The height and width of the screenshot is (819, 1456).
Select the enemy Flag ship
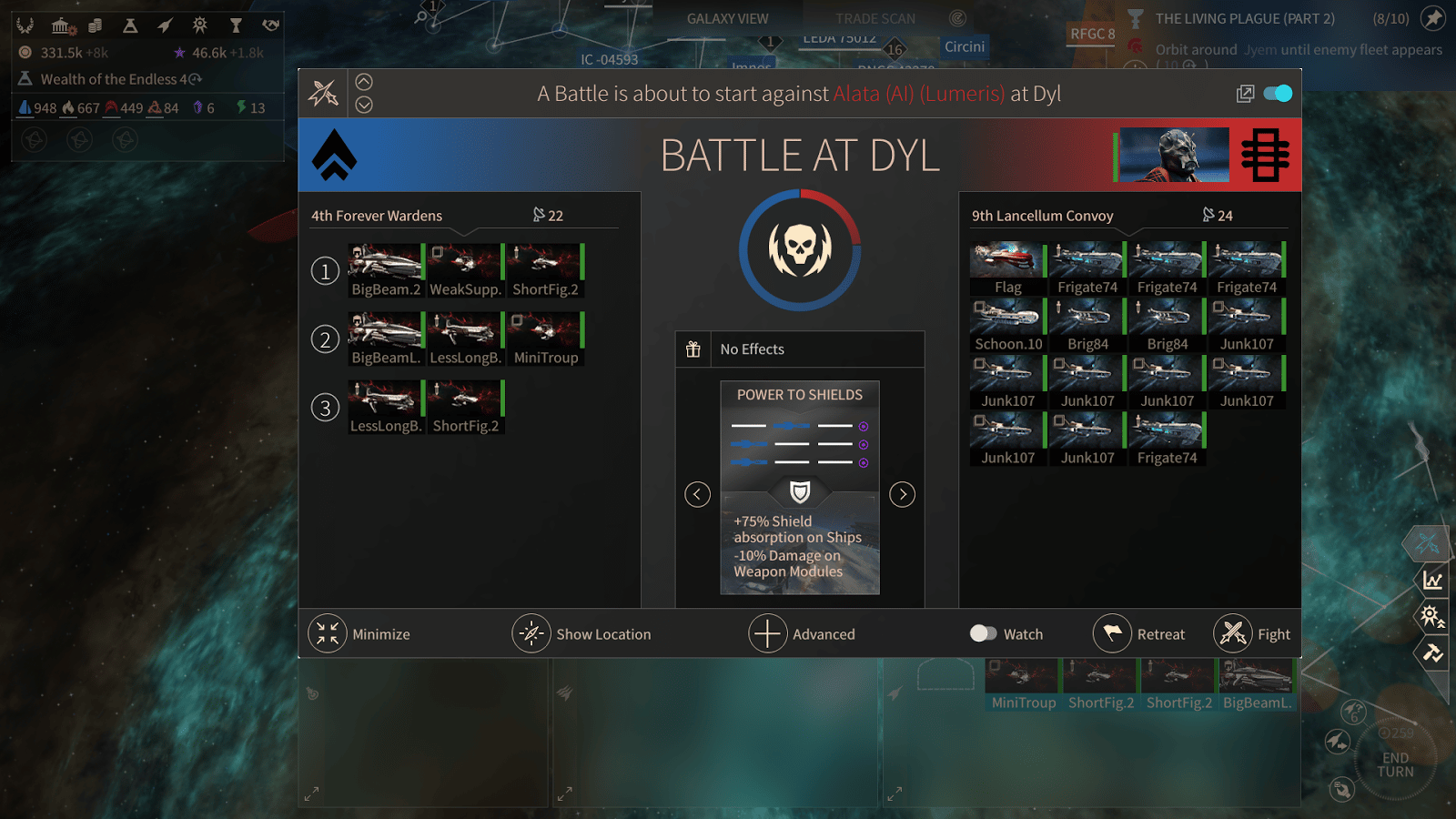[1007, 268]
